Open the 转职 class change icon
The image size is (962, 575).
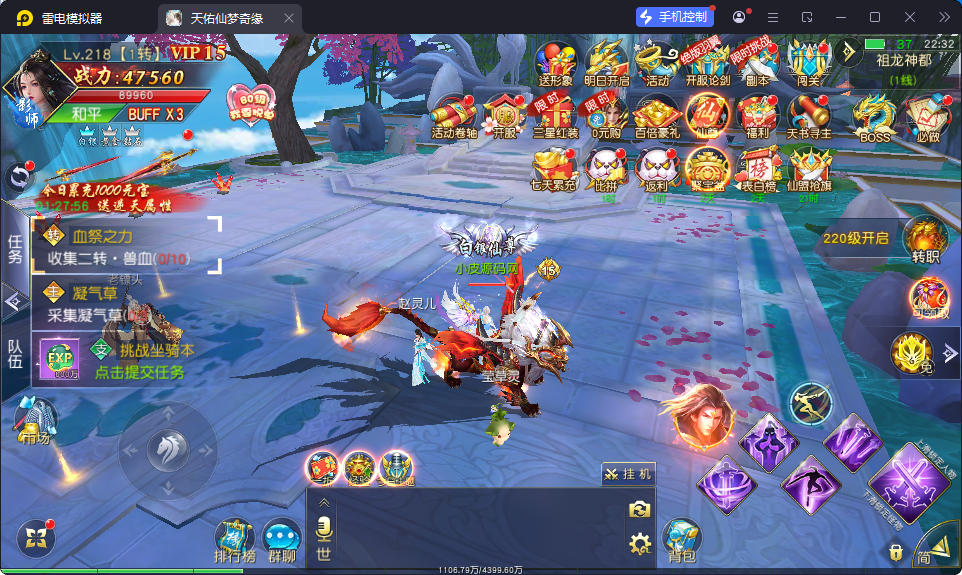925,240
